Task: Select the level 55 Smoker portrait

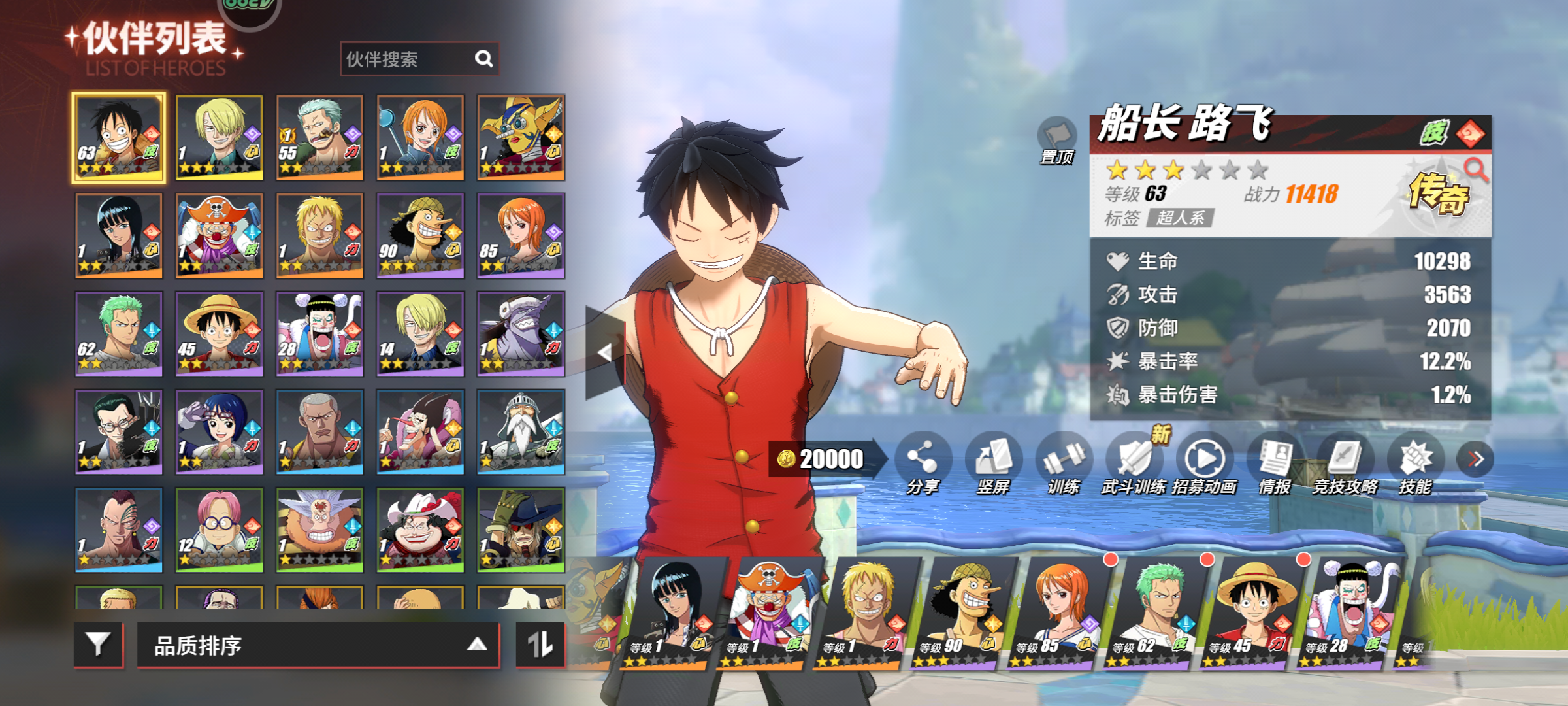Action: (319, 138)
